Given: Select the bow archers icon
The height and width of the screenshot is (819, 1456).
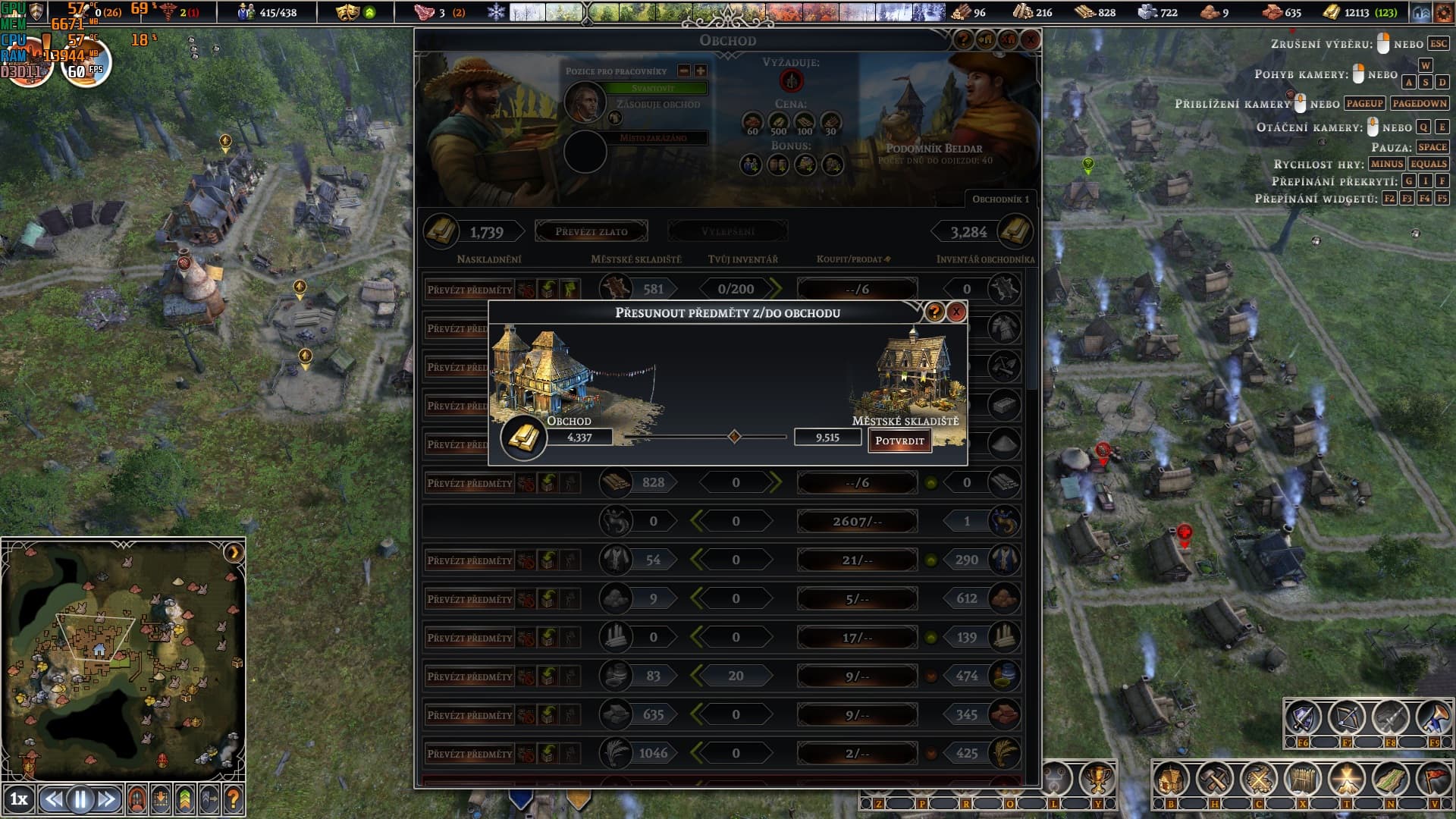Looking at the screenshot, I should (x=1347, y=717).
